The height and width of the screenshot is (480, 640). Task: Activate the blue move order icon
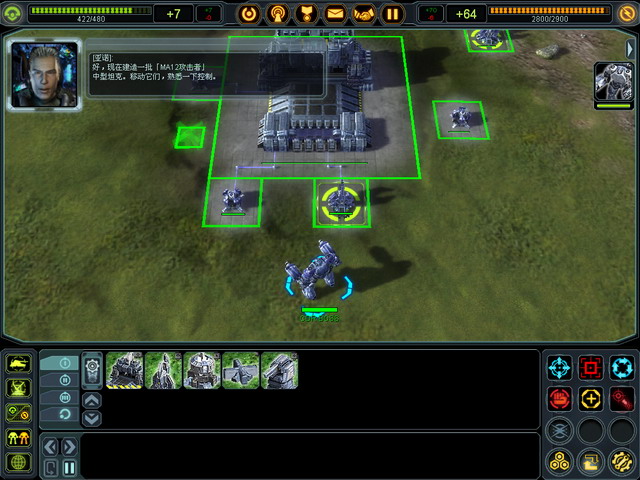click(560, 367)
